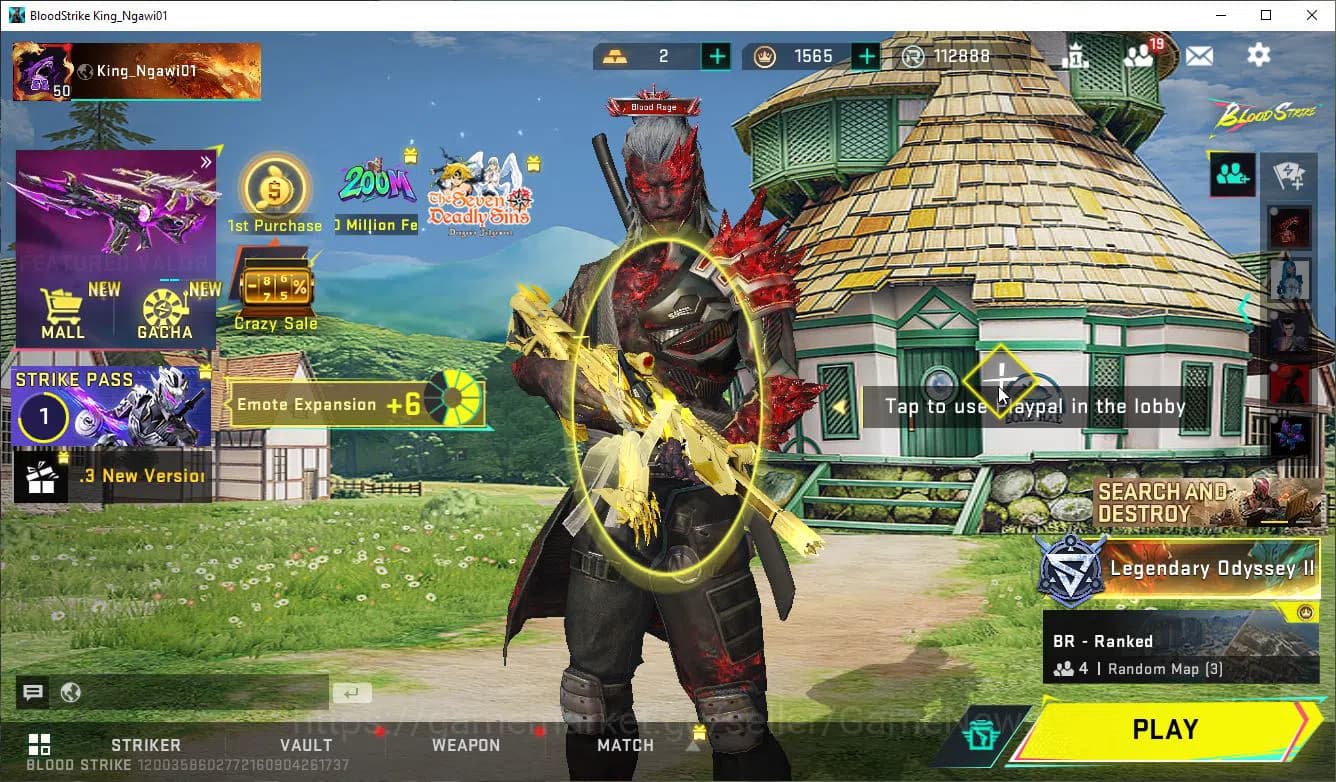Expand the Featured Valor banner arrow
The image size is (1336, 782).
tap(207, 160)
